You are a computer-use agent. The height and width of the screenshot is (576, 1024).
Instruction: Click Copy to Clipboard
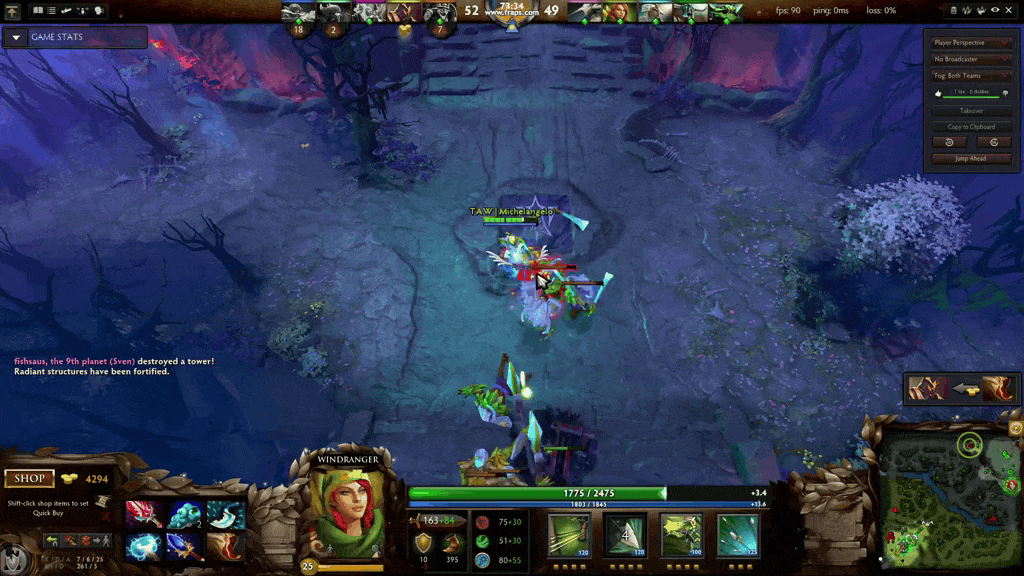[971, 127]
